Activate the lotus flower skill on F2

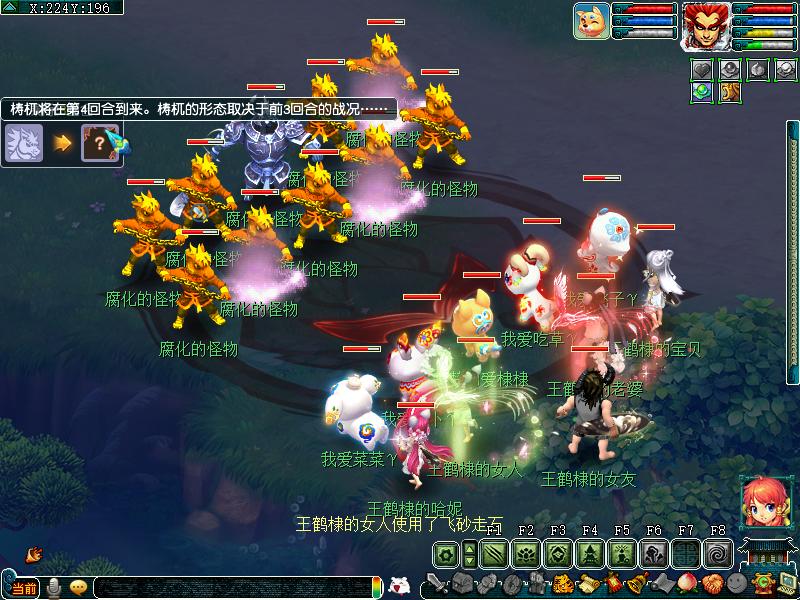(526, 554)
